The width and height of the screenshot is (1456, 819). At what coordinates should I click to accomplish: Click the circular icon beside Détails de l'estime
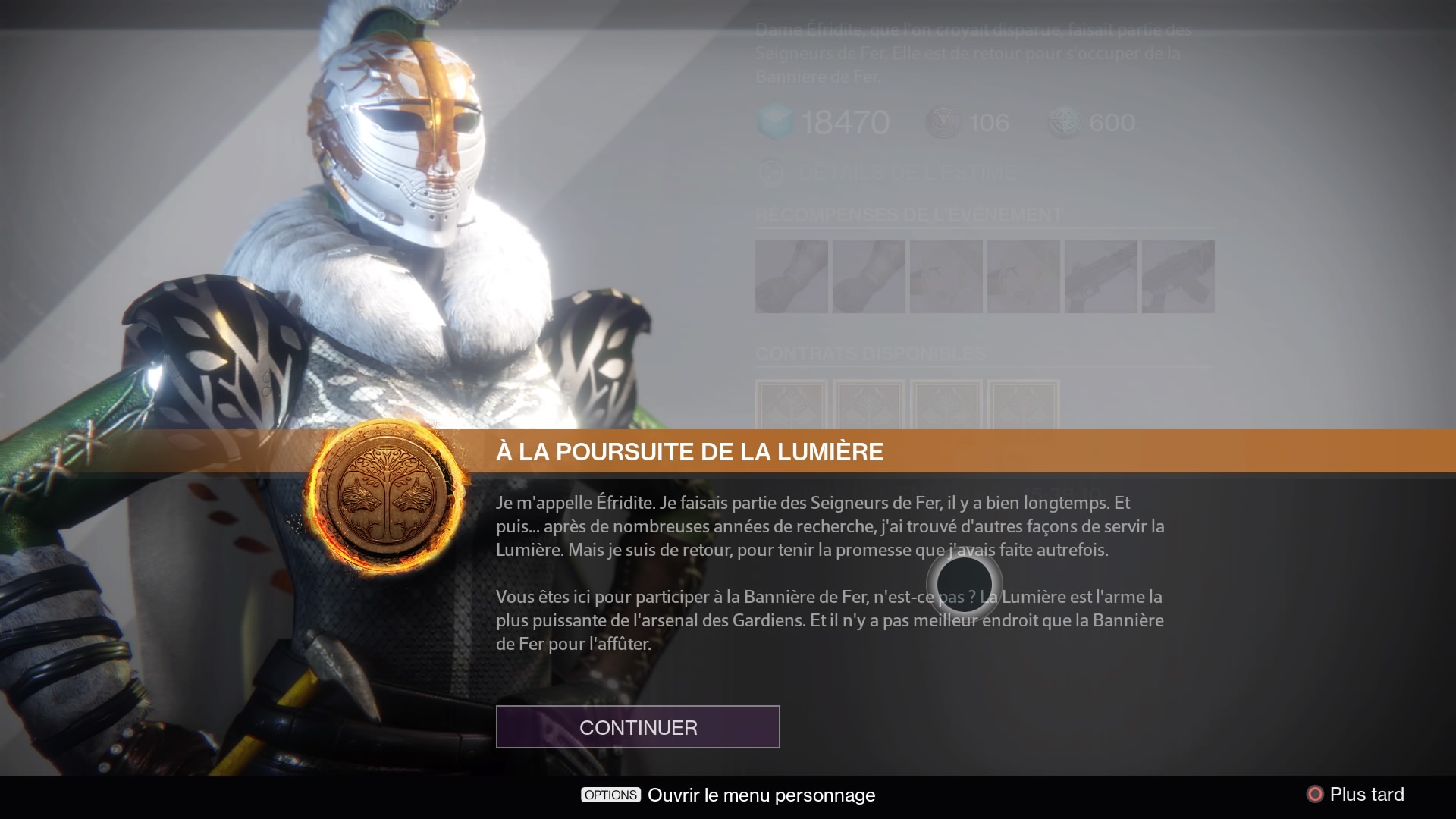pos(770,173)
